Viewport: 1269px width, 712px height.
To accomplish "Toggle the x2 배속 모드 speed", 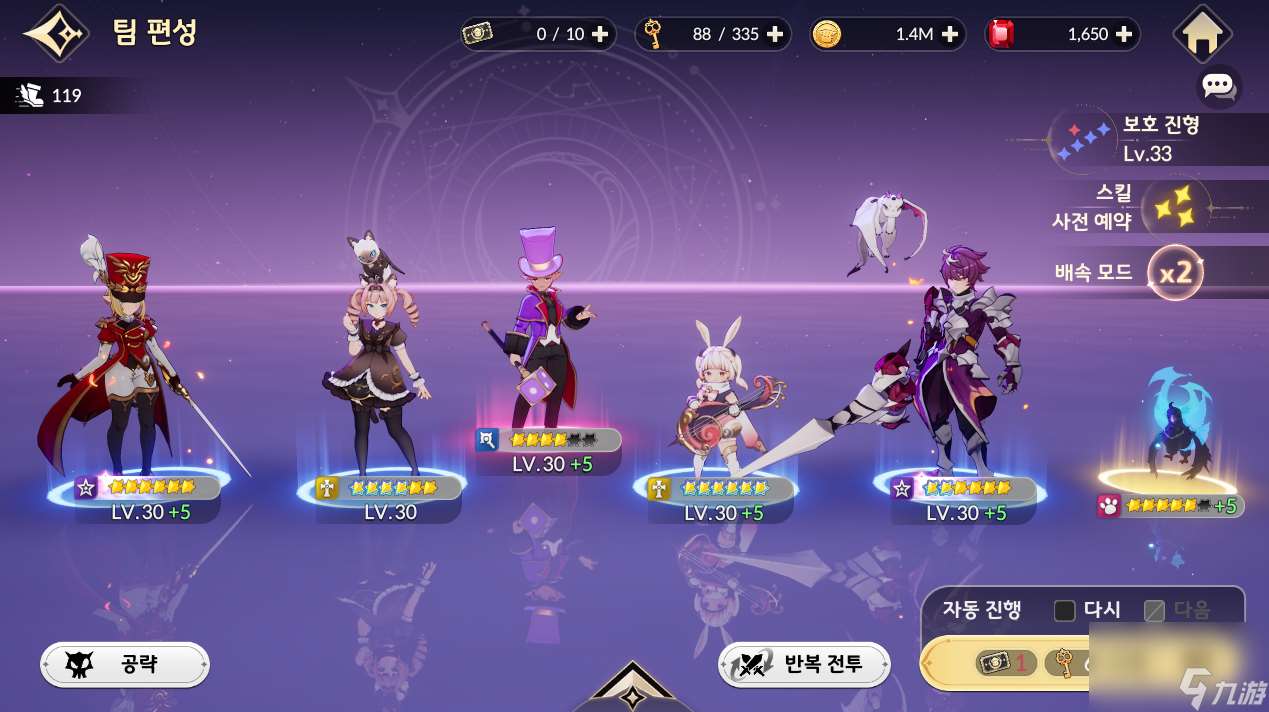I will [1174, 272].
